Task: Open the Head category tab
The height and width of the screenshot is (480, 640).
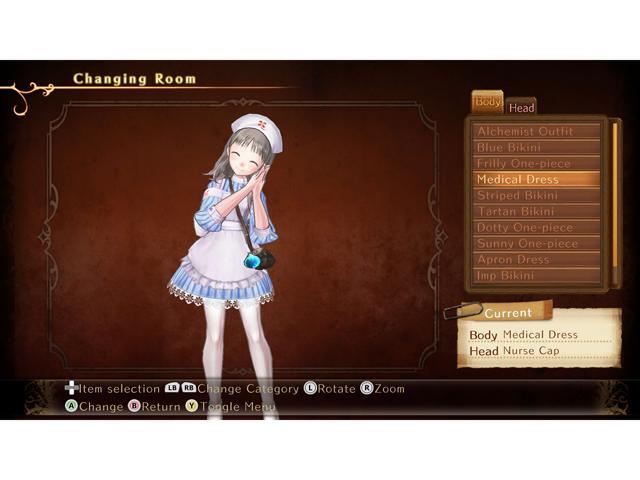Action: coord(521,107)
